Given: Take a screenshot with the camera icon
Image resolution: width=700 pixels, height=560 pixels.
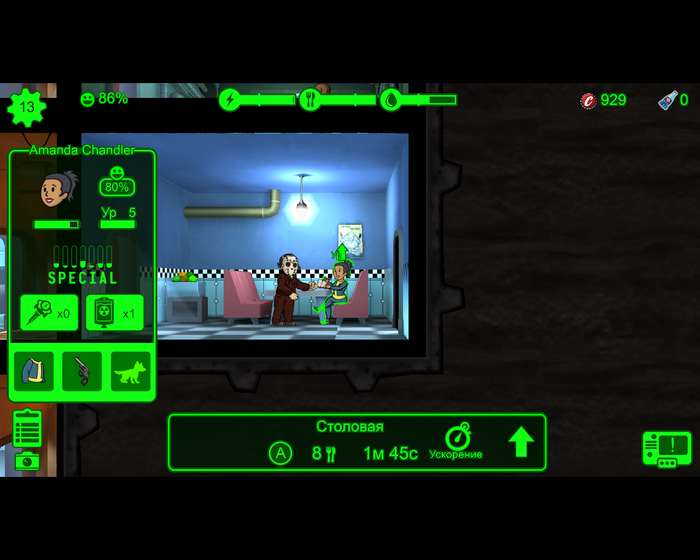Looking at the screenshot, I should click(28, 460).
